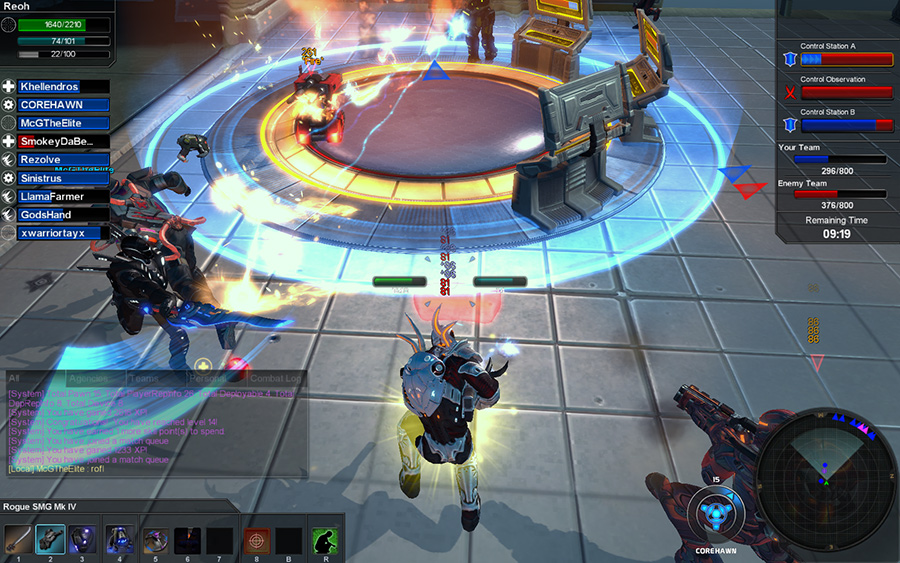
Task: Use the green crouching figure ability
Action: point(324,540)
